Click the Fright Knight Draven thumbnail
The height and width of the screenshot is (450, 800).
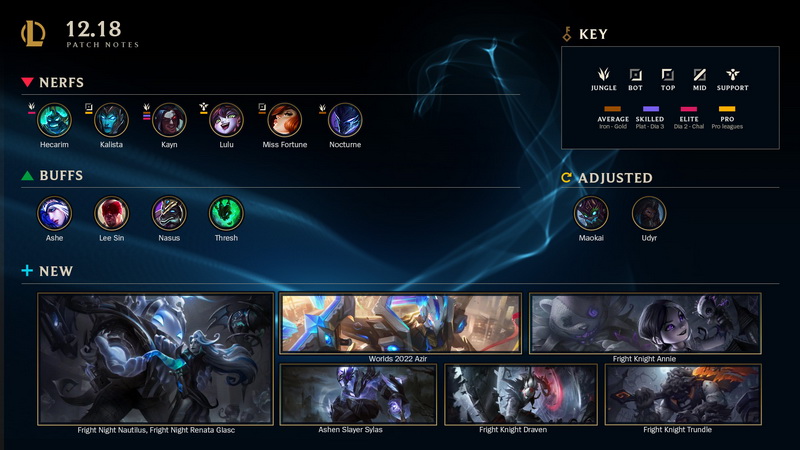click(521, 394)
